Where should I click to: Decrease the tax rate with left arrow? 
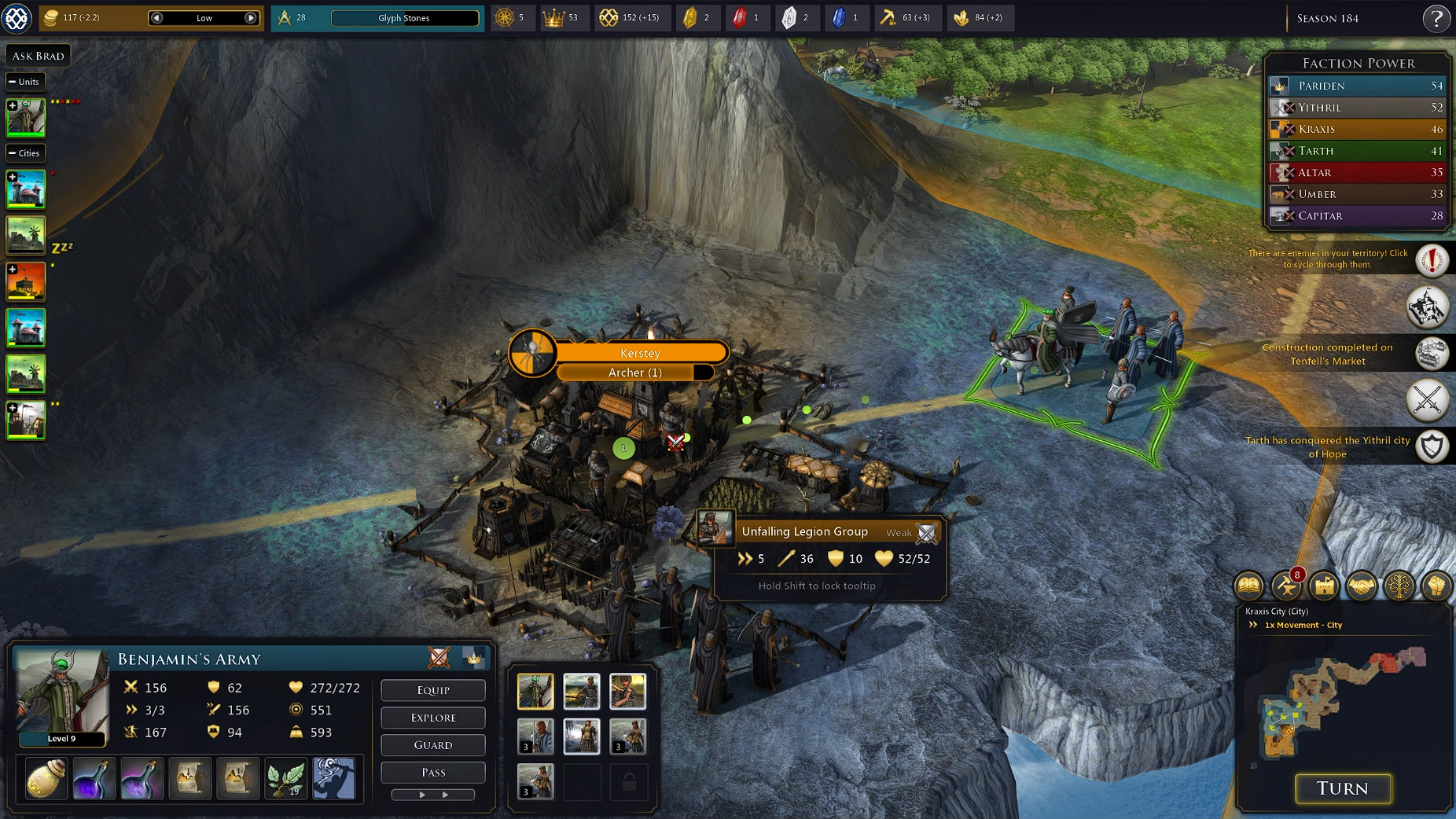156,18
